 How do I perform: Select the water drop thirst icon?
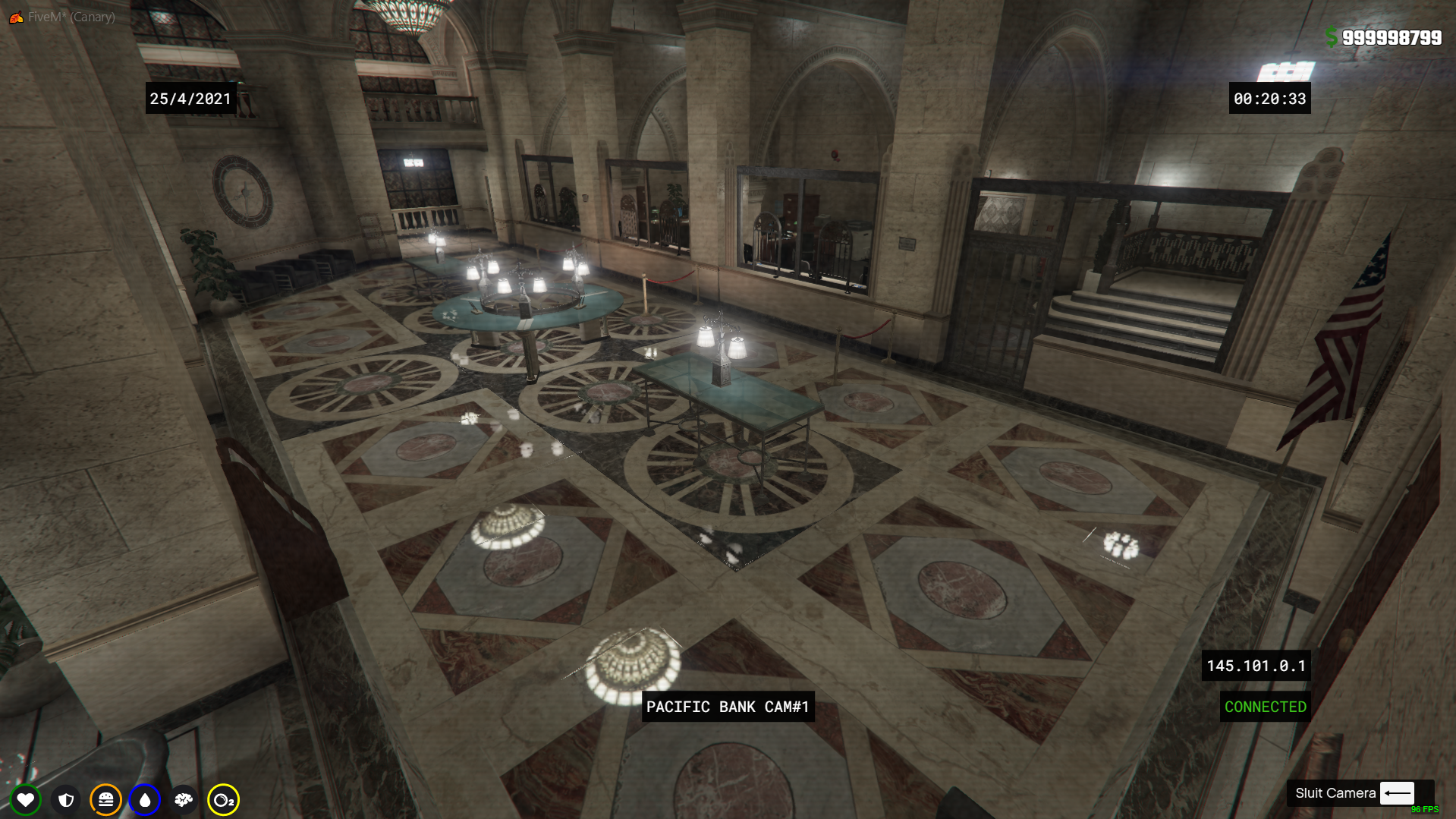point(144,799)
